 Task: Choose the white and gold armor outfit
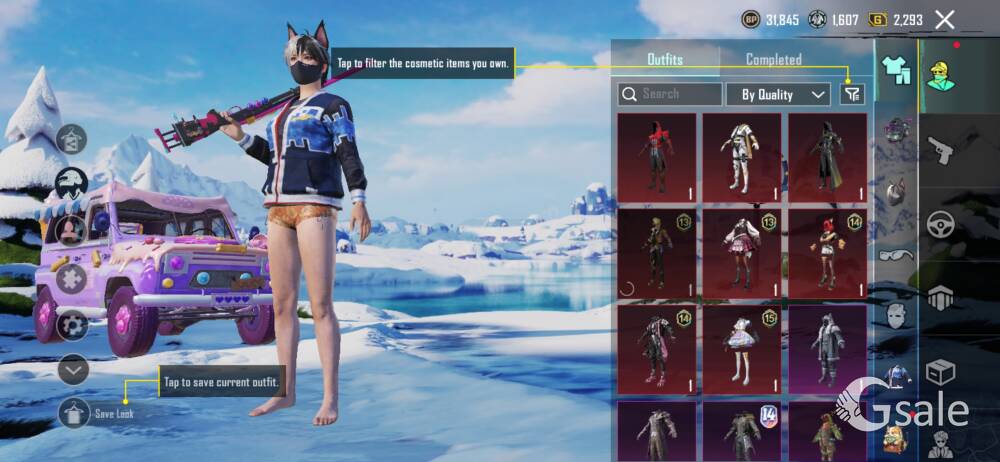pos(741,157)
